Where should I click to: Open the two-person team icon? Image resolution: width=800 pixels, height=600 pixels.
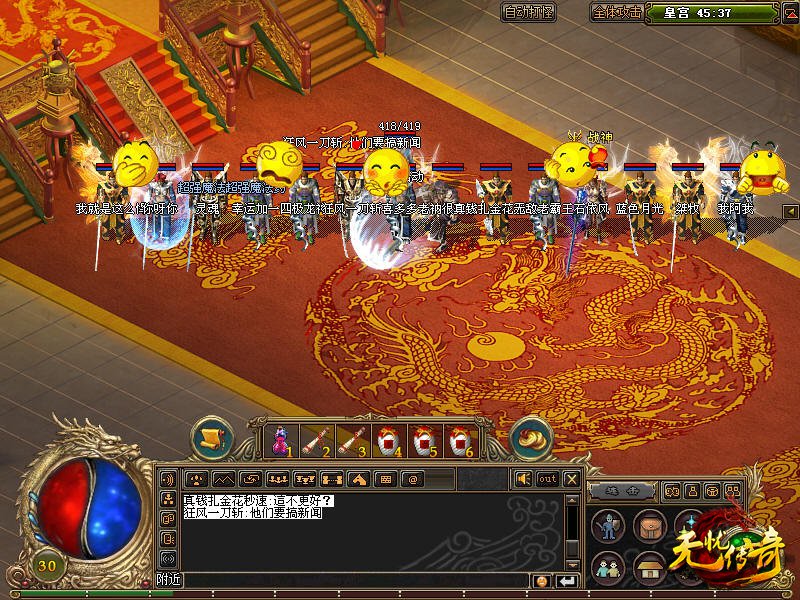609,567
